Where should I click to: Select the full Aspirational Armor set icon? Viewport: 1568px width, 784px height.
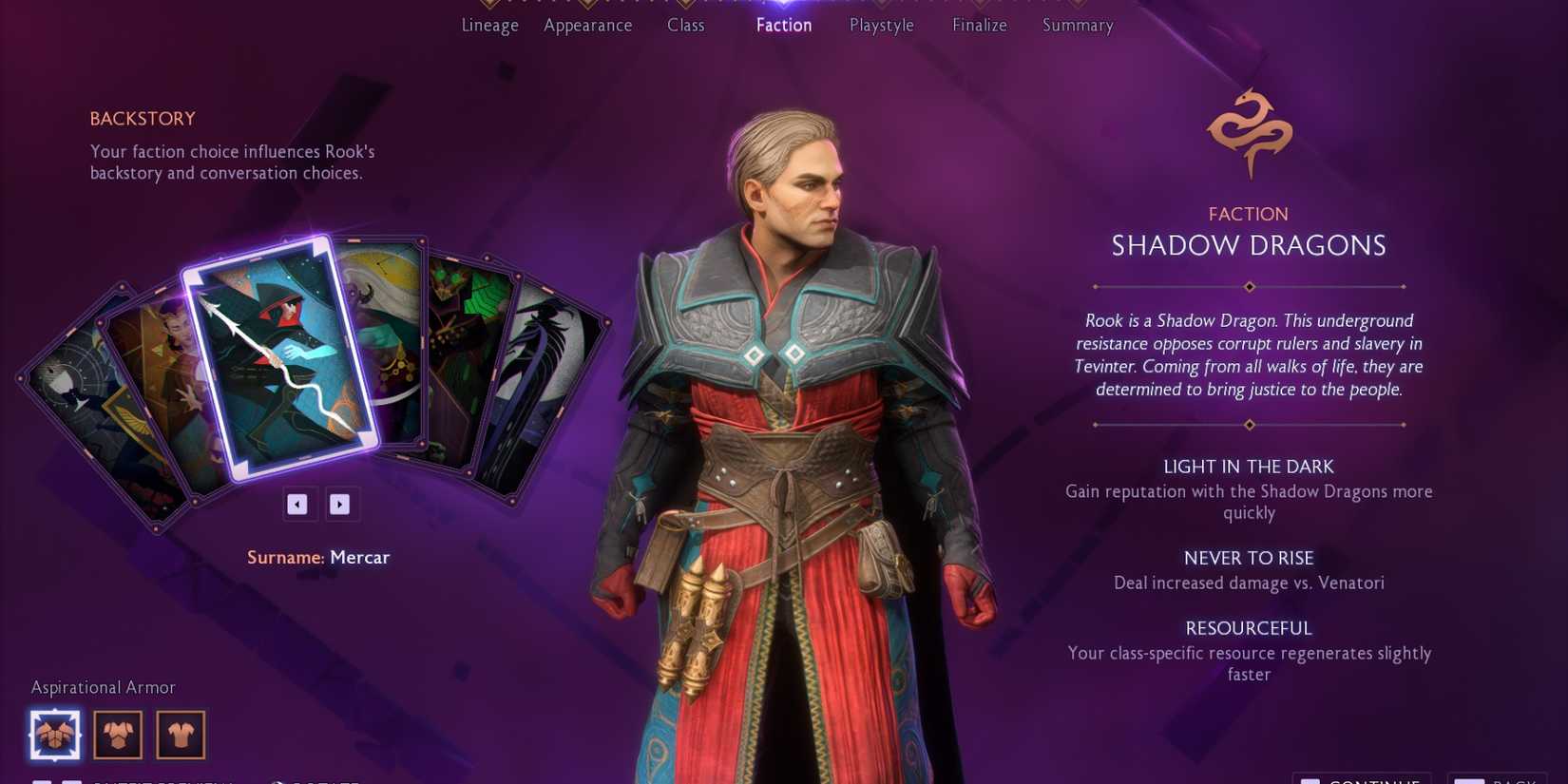tap(54, 734)
